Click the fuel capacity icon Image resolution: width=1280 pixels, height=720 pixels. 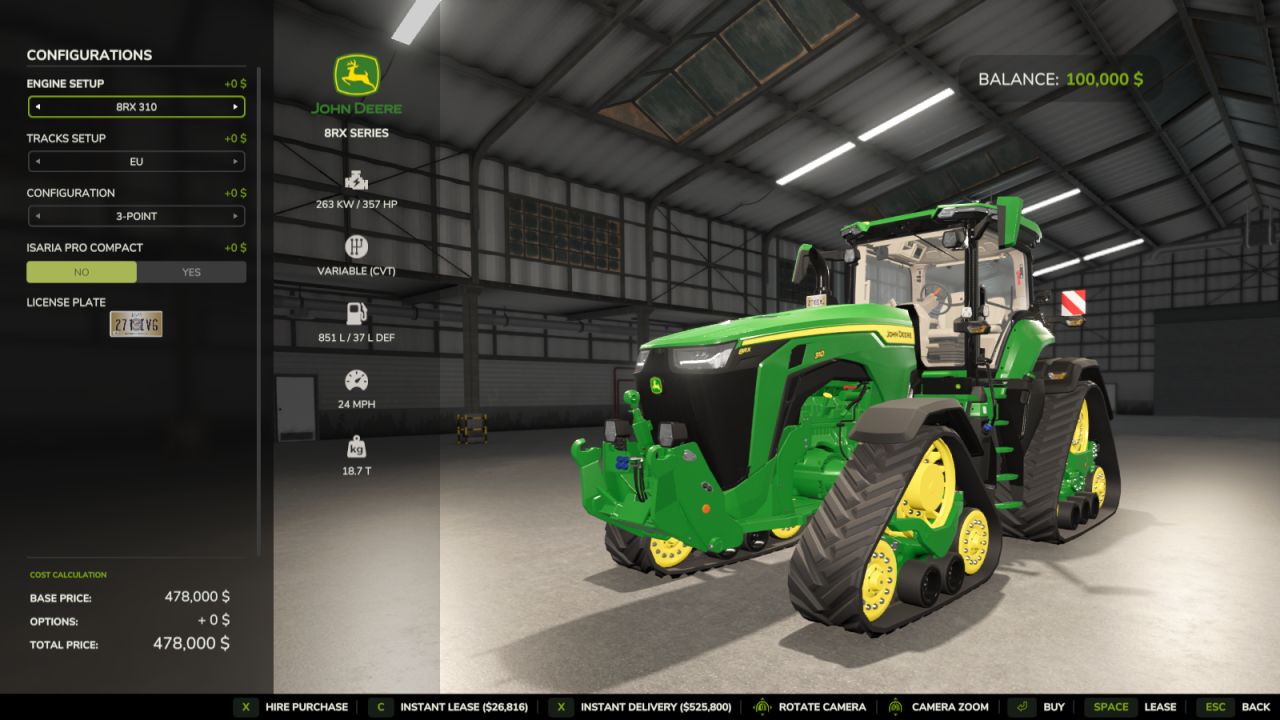[x=357, y=310]
